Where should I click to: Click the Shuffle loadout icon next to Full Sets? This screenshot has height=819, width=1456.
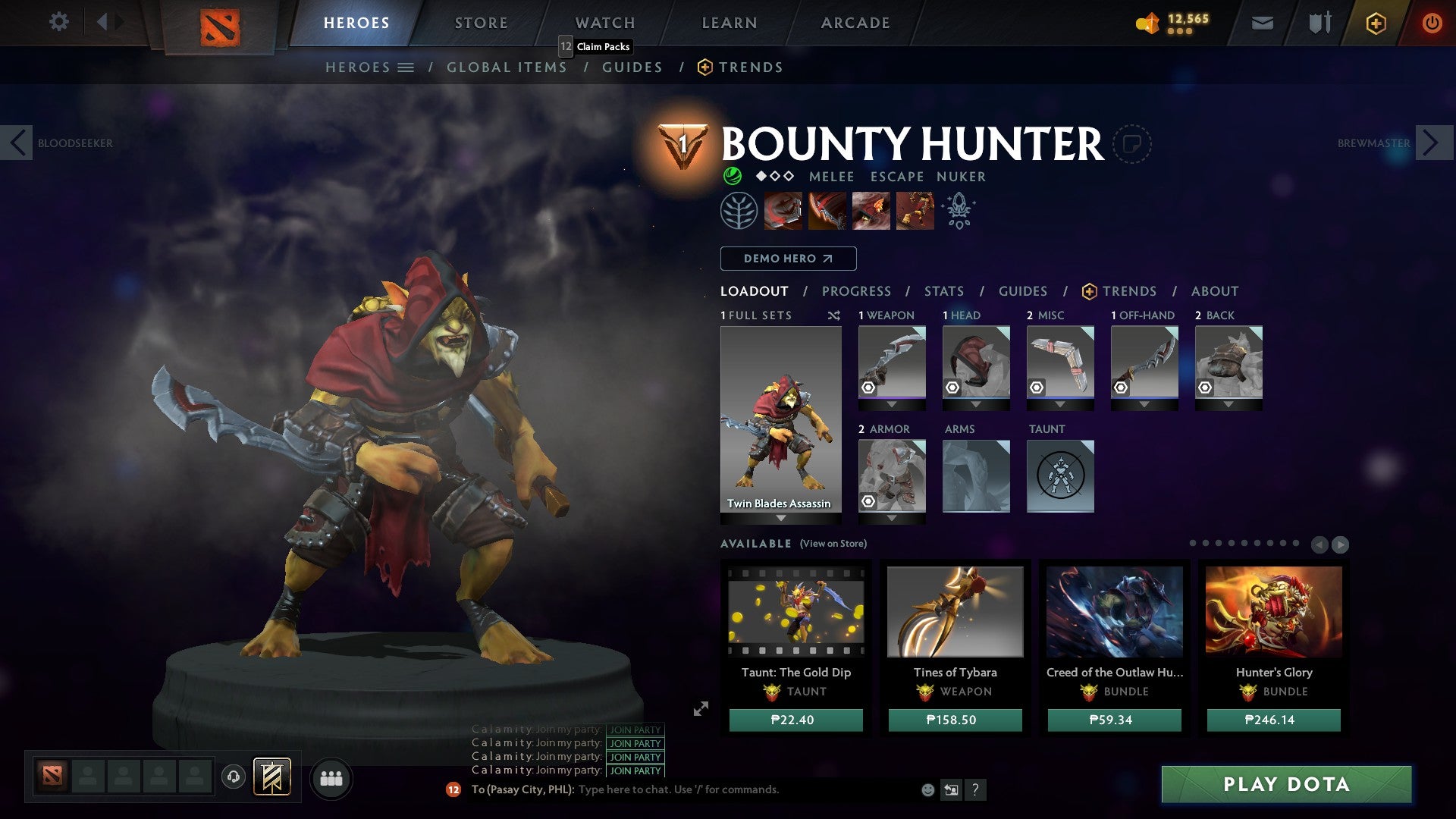(x=834, y=316)
